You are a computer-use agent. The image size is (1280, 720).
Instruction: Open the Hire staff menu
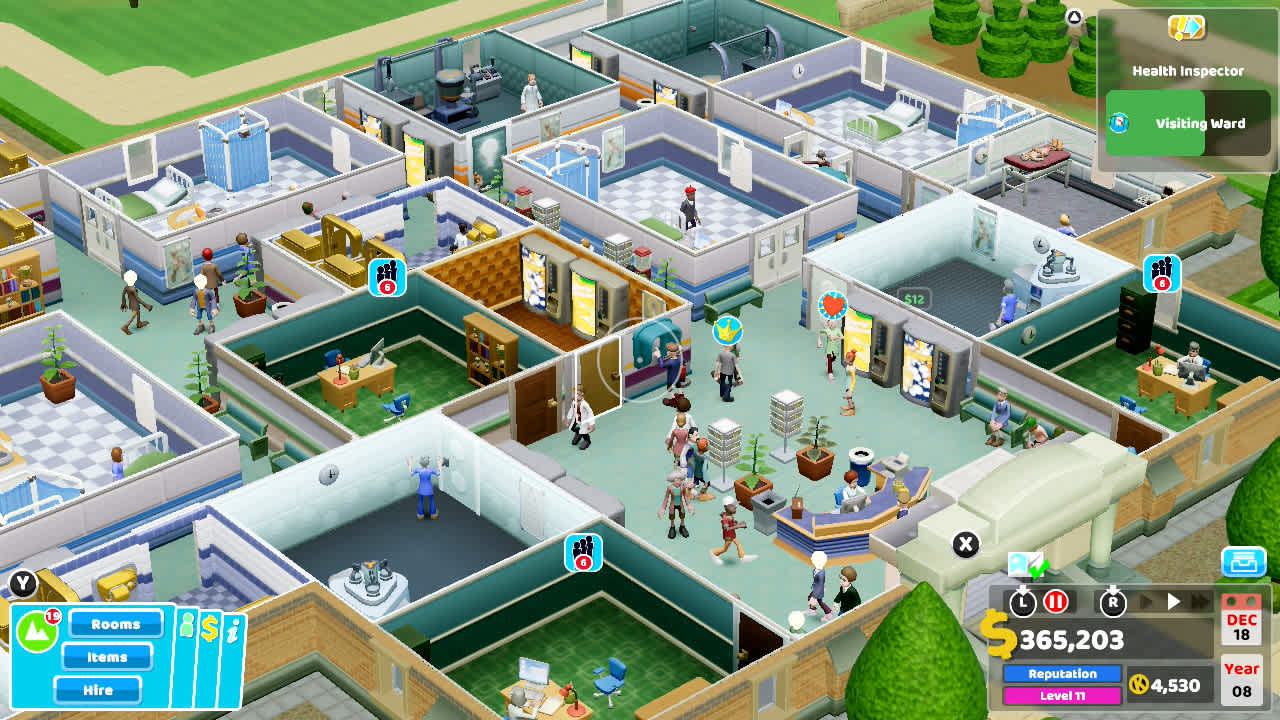point(97,690)
